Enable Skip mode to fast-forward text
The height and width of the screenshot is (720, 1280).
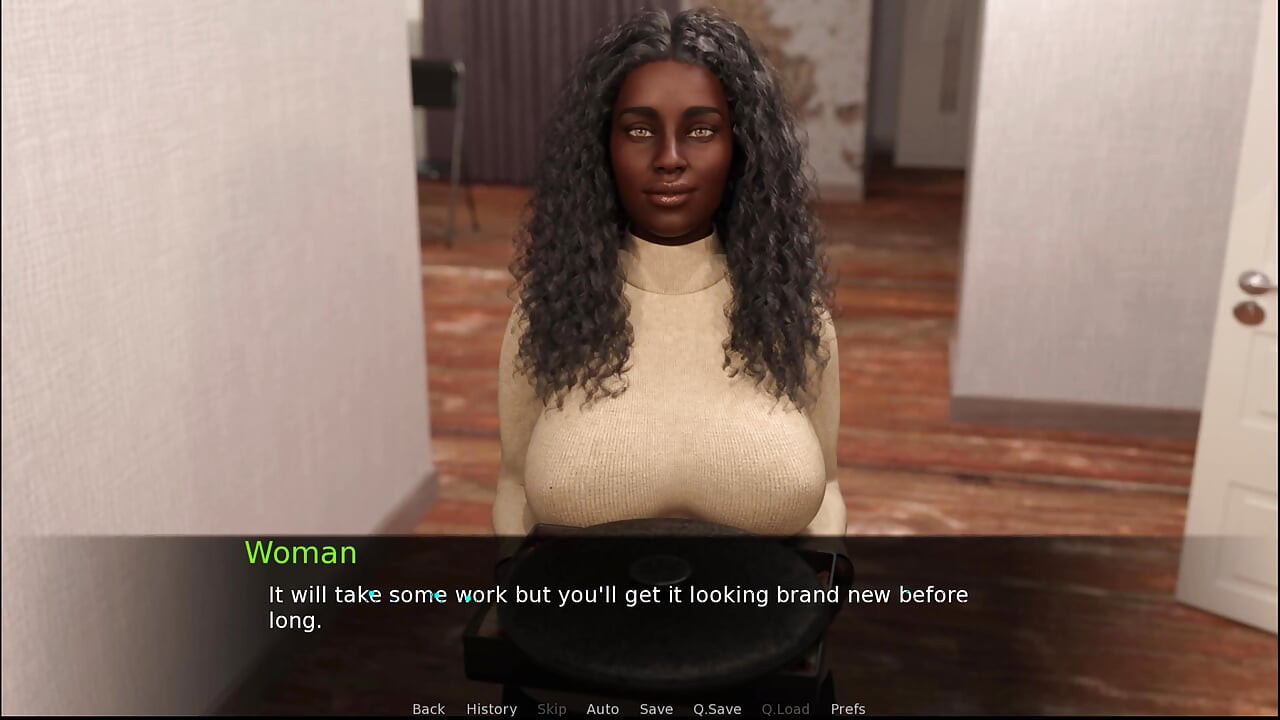tap(551, 708)
